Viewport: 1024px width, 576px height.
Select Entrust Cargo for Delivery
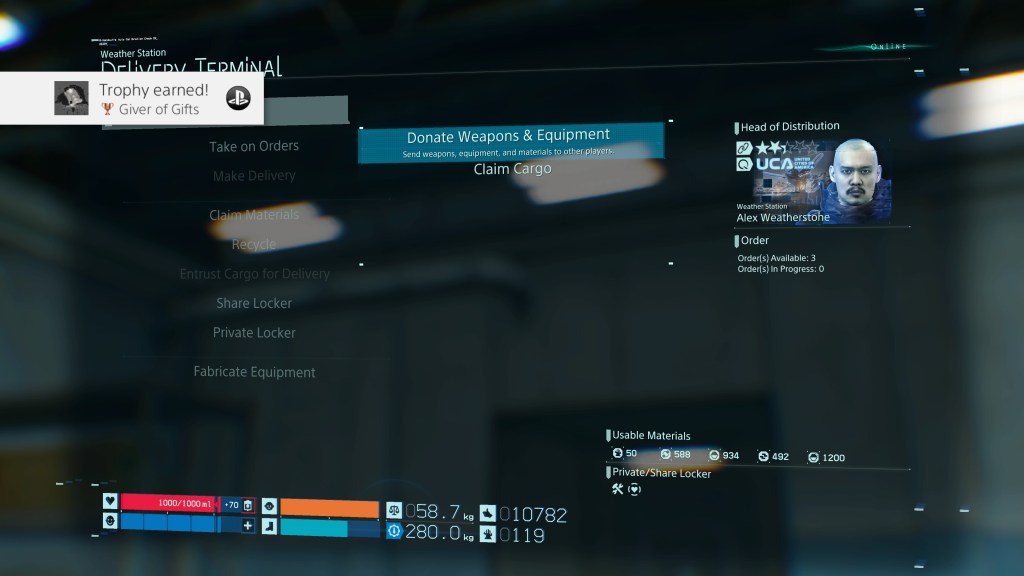point(254,274)
